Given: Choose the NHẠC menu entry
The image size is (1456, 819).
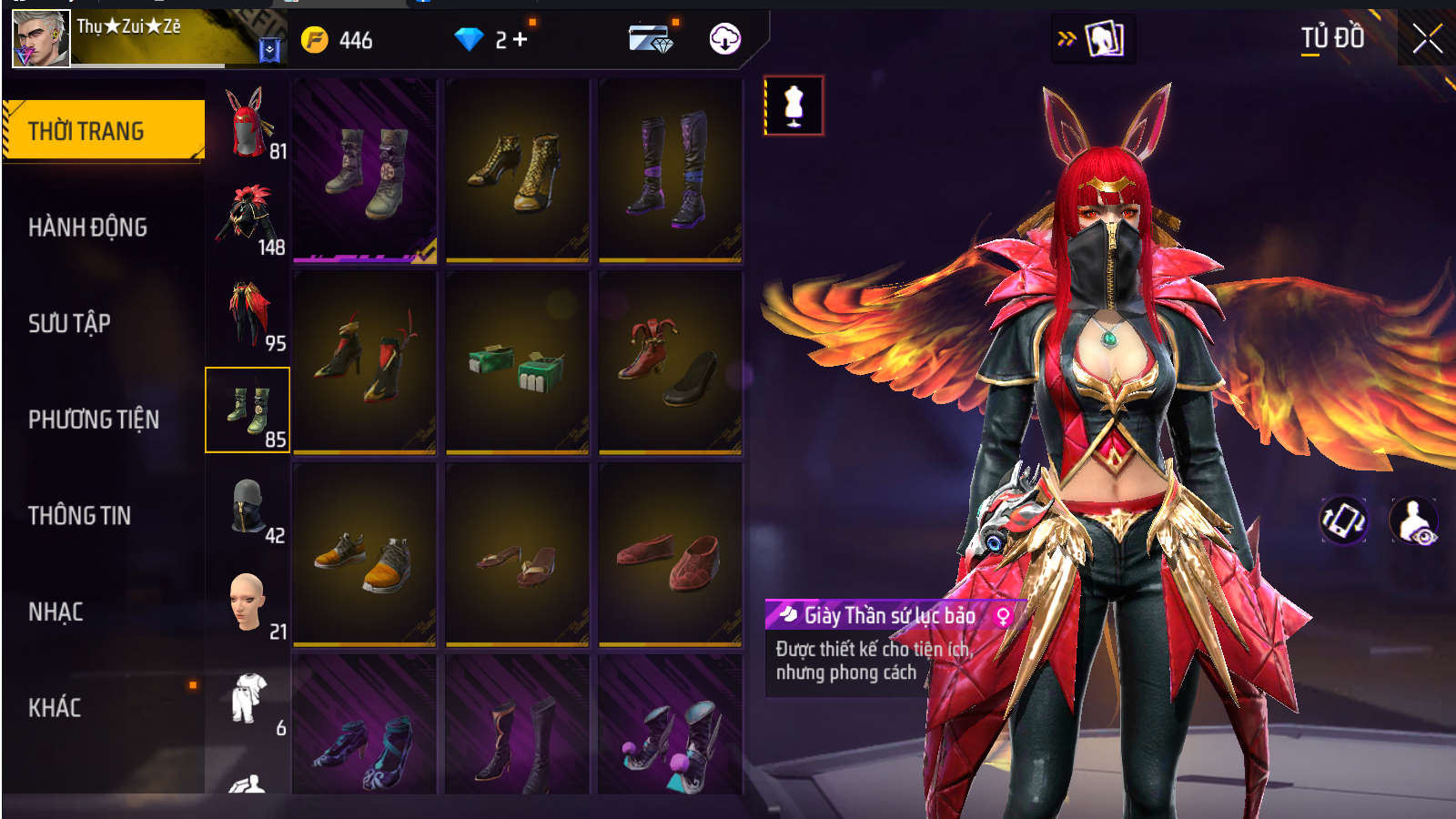Looking at the screenshot, I should 56,612.
